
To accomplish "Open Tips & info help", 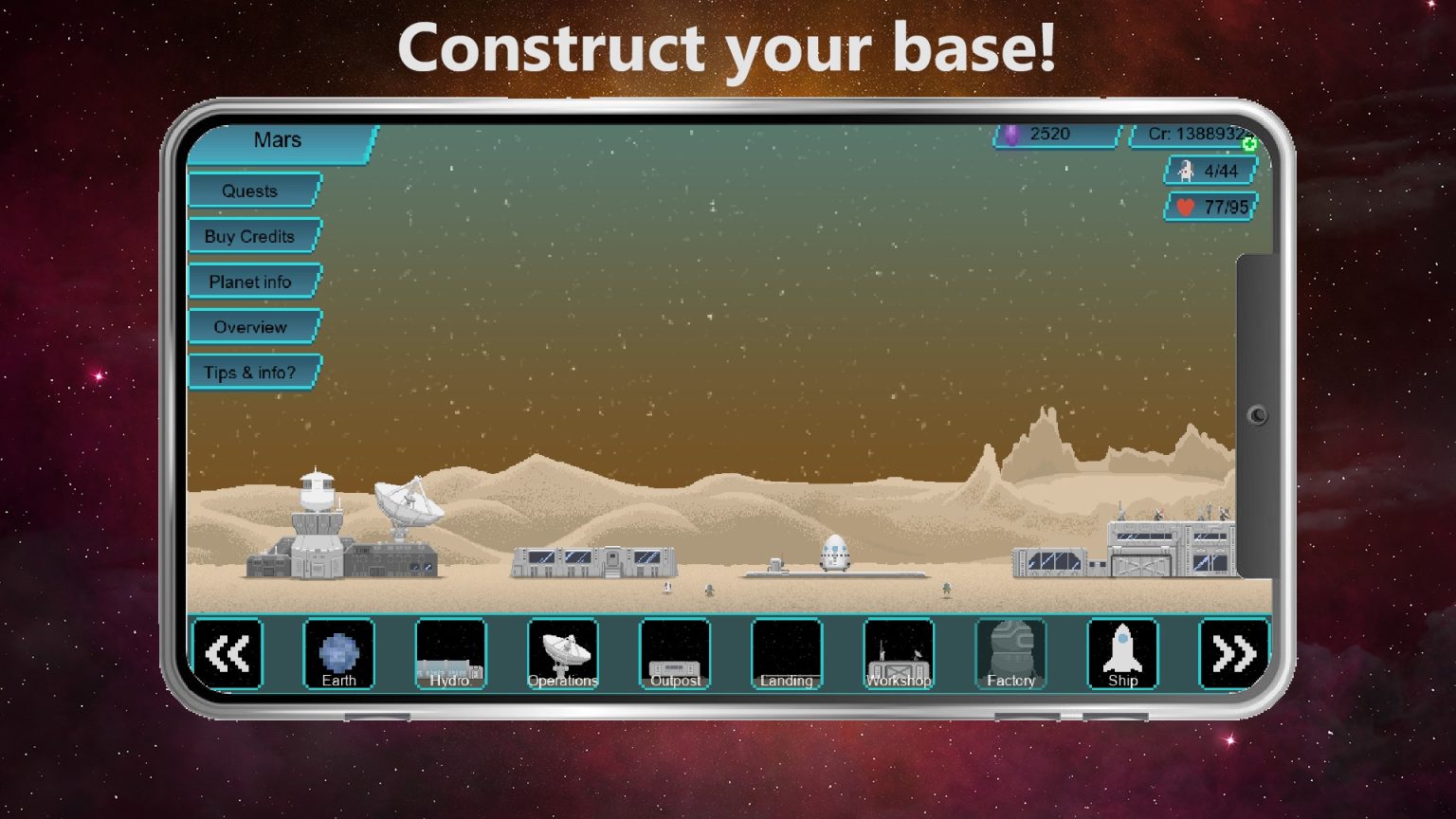I will coord(251,373).
